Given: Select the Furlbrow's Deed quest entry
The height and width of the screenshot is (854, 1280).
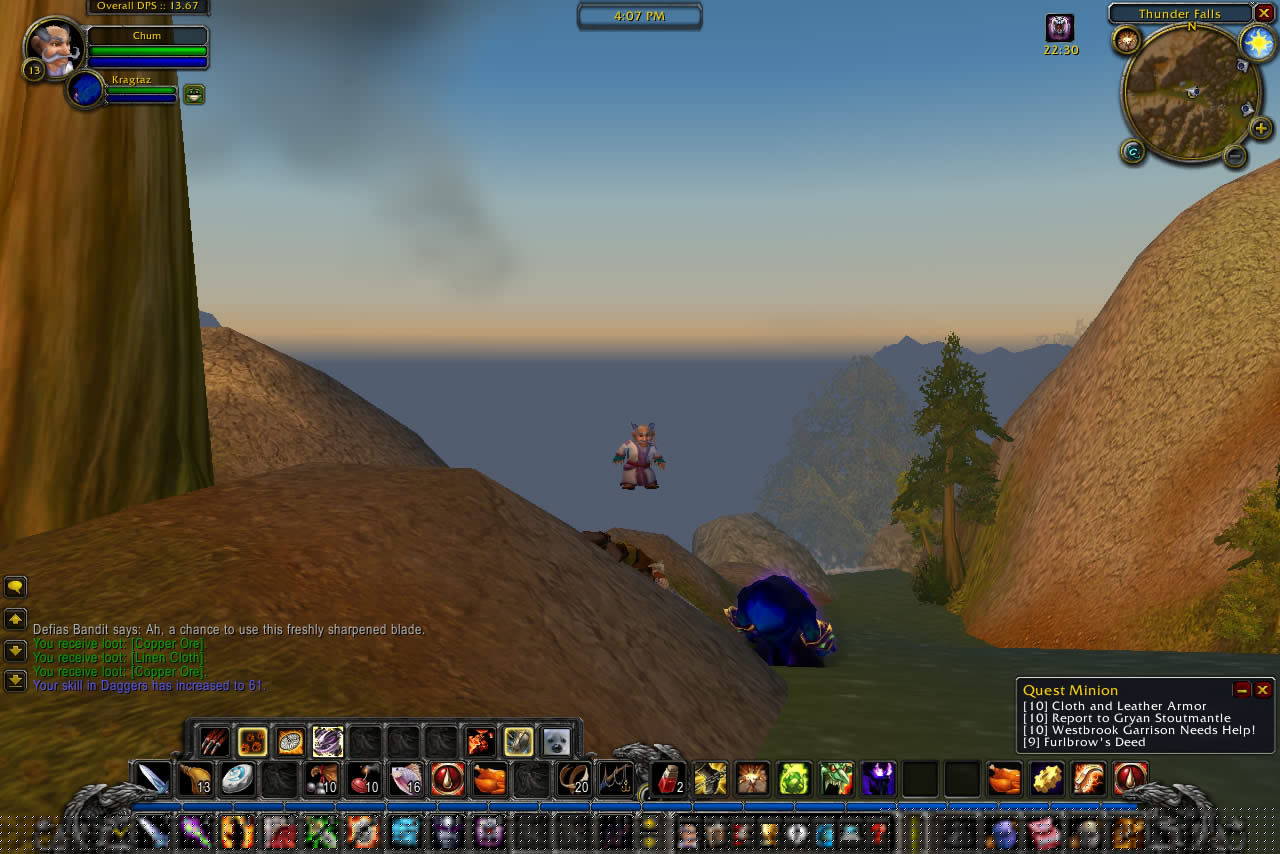Looking at the screenshot, I should click(x=1084, y=742).
